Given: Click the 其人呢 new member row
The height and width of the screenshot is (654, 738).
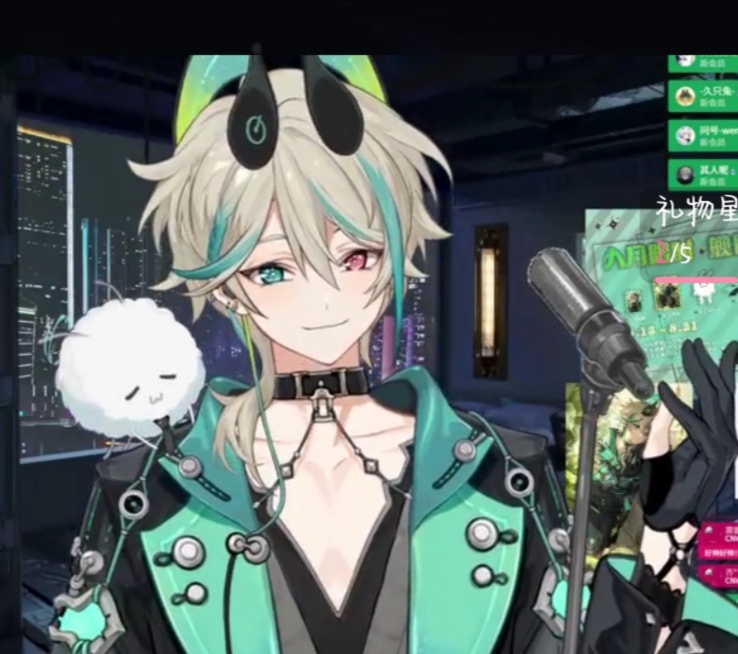Looking at the screenshot, I should coord(702,173).
